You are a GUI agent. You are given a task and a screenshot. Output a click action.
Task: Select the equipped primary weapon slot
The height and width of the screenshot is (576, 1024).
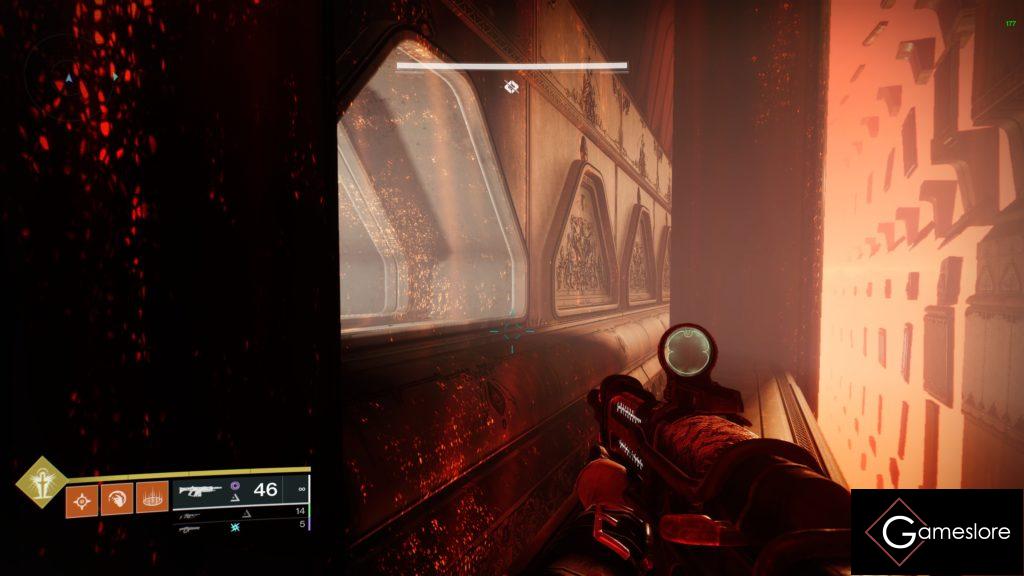(240, 490)
